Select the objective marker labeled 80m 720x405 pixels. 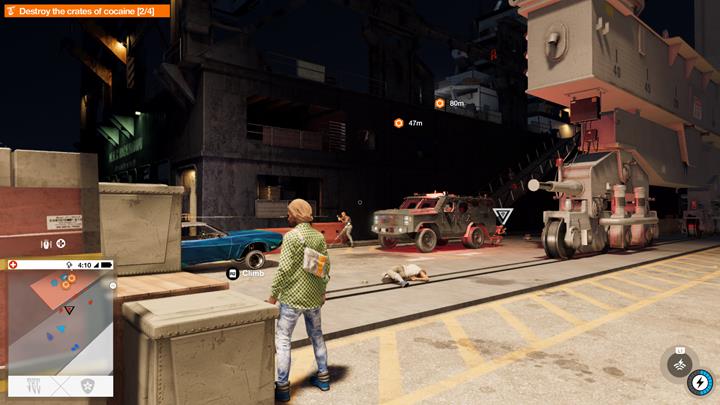439,103
